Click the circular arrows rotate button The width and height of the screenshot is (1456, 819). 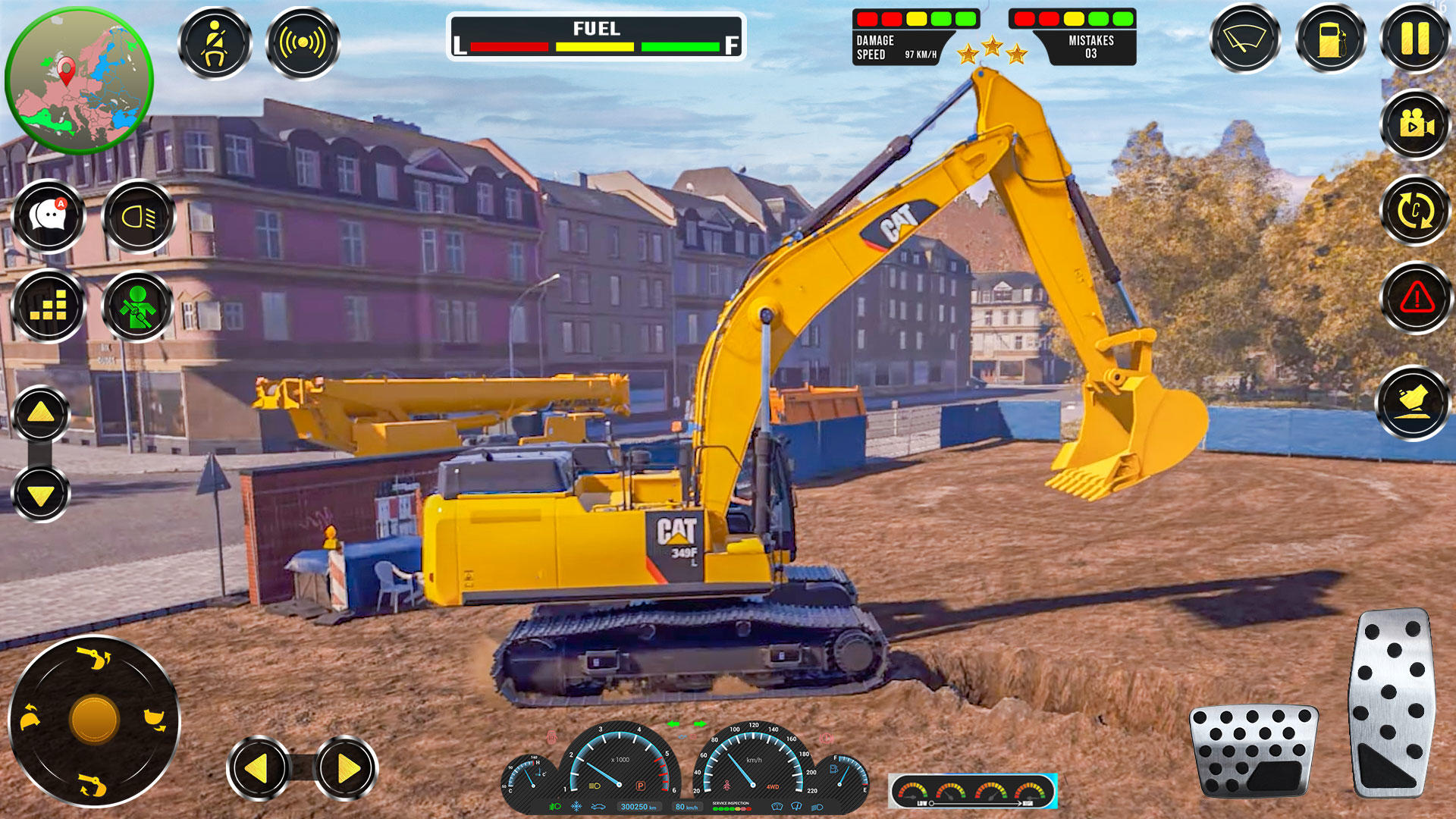(1415, 211)
